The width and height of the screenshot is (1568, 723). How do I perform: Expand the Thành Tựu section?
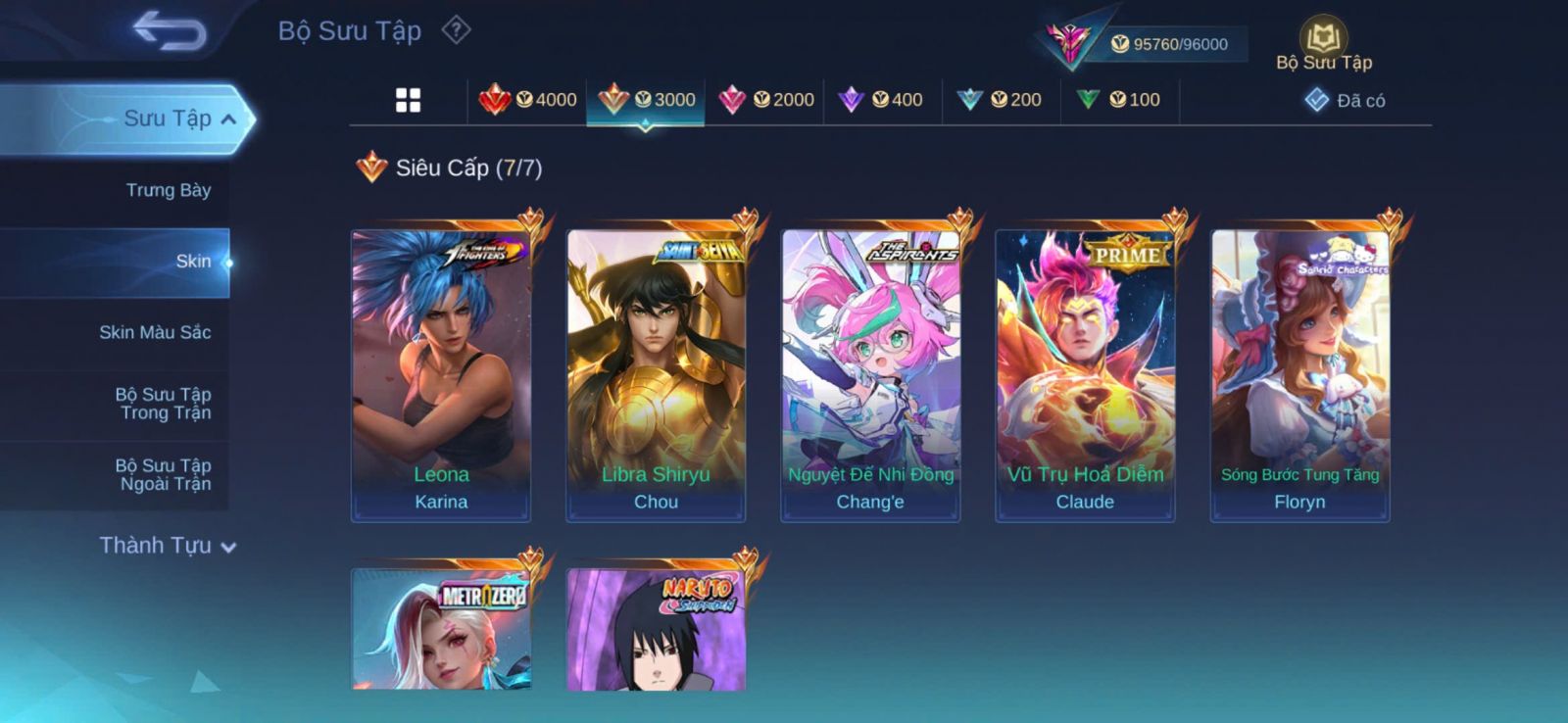[x=167, y=546]
